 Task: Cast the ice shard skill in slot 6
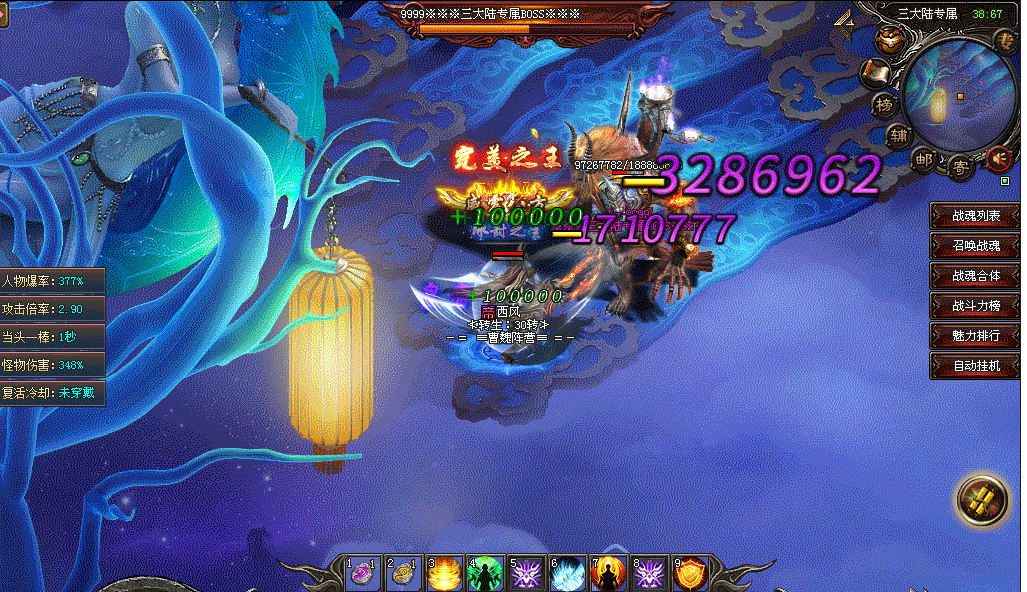568,574
